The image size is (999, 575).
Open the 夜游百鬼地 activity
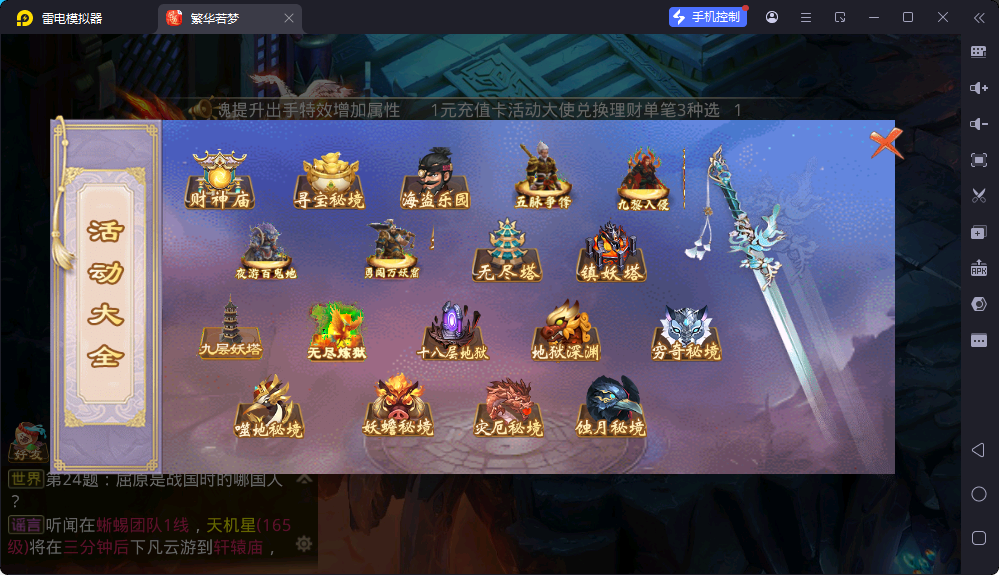[265, 252]
